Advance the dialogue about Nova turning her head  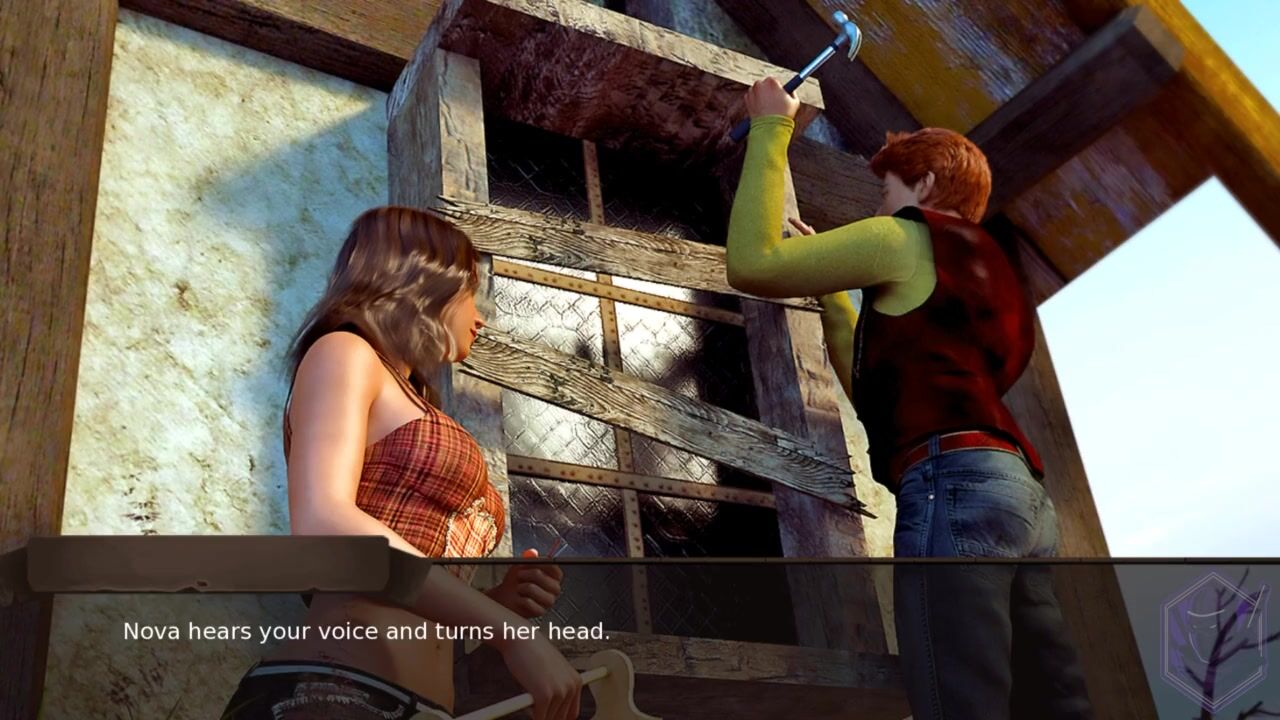click(366, 632)
